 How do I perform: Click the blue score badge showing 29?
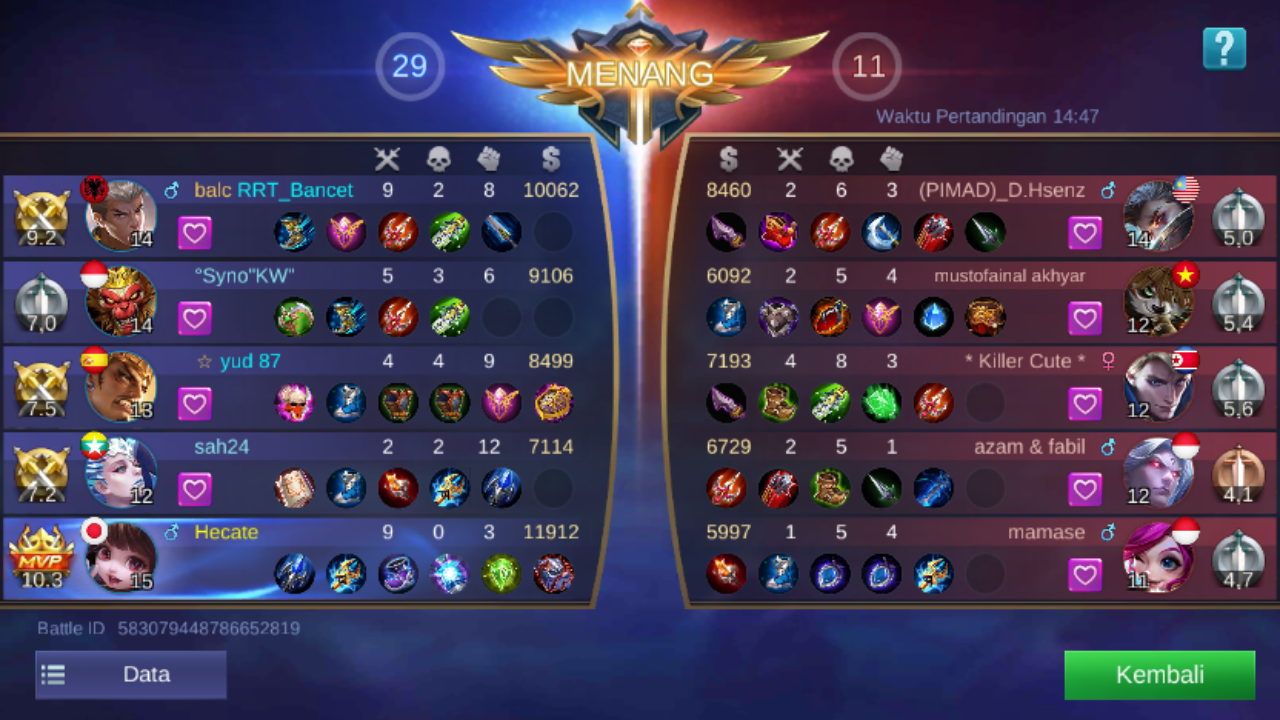[409, 67]
